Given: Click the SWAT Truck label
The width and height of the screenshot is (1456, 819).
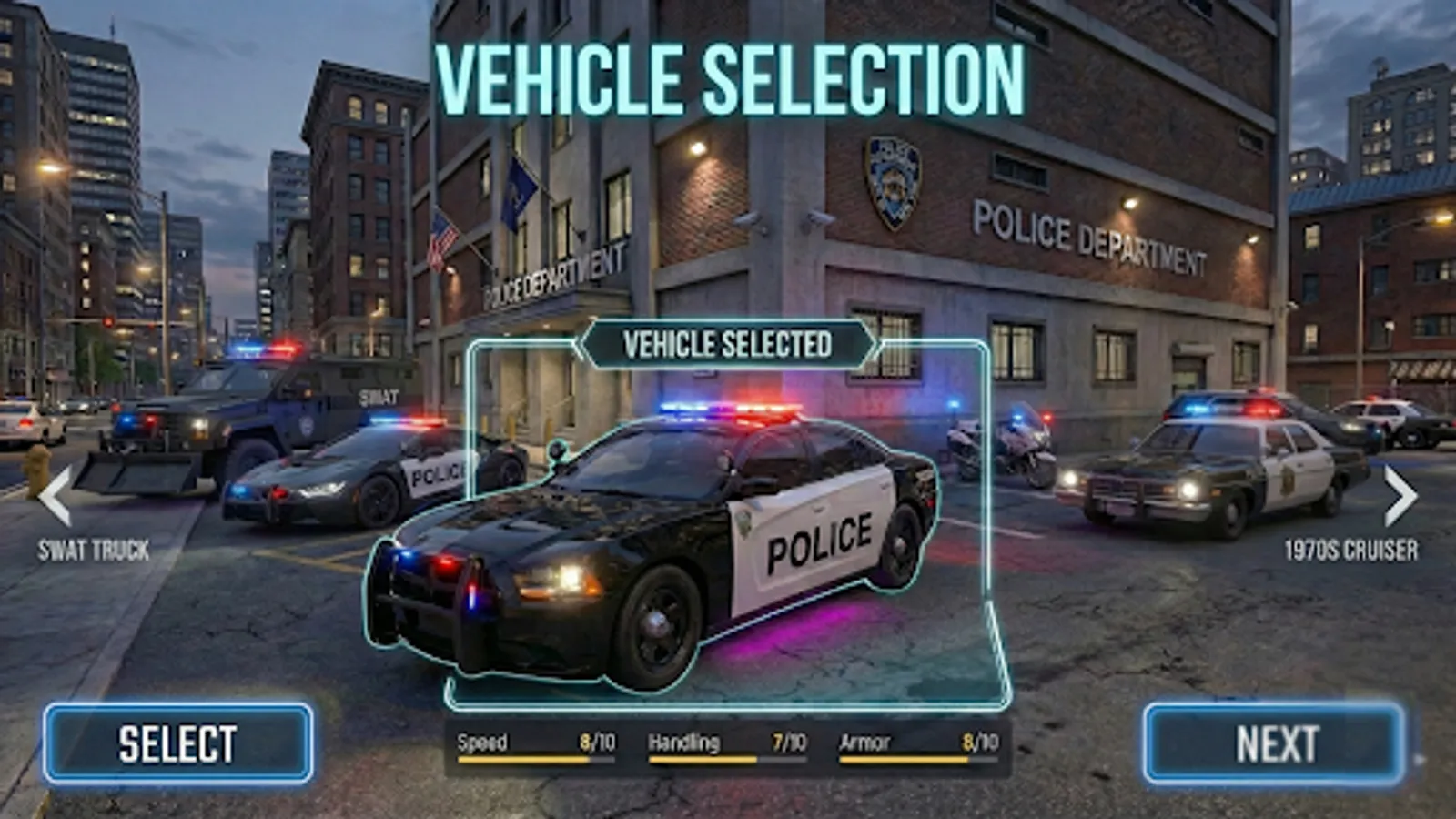Looking at the screenshot, I should 92,550.
